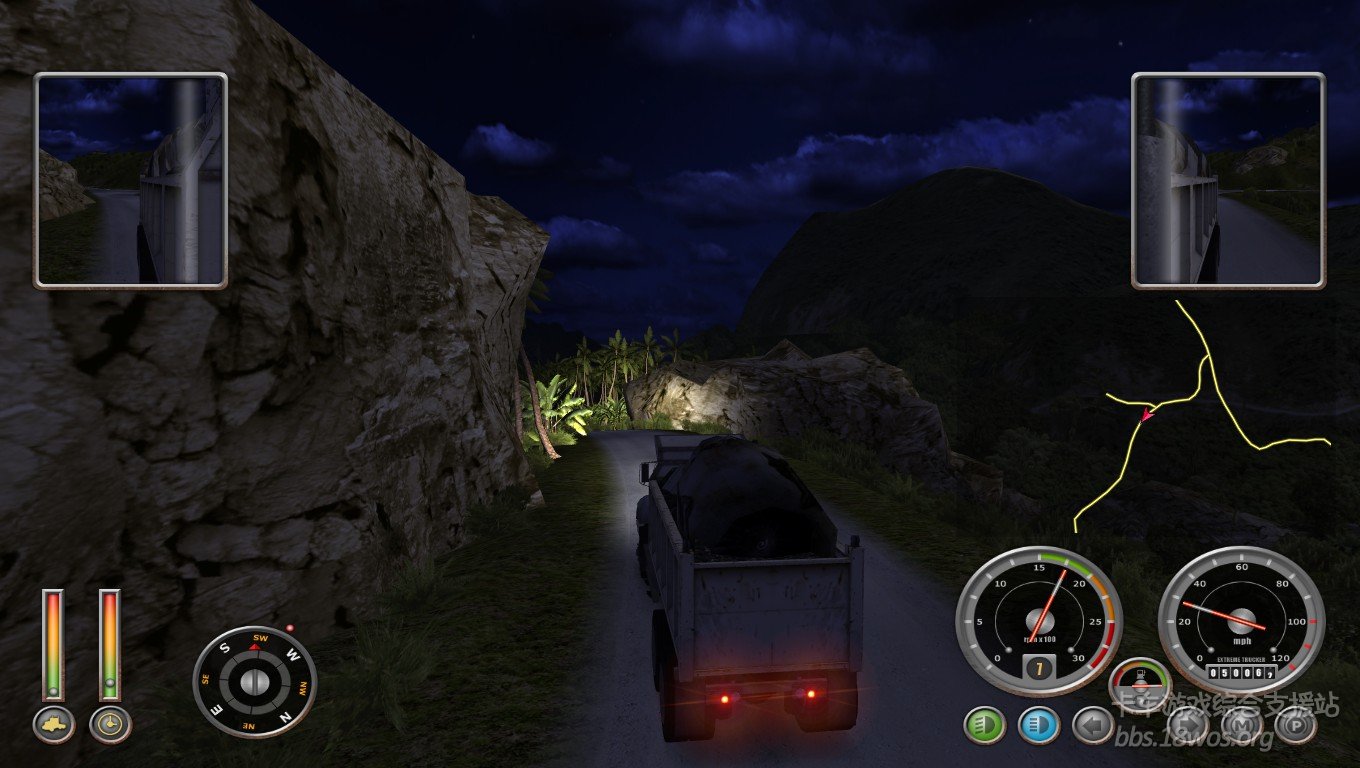Activate the right turn signal arrow
The image size is (1360, 768).
(x=1188, y=724)
